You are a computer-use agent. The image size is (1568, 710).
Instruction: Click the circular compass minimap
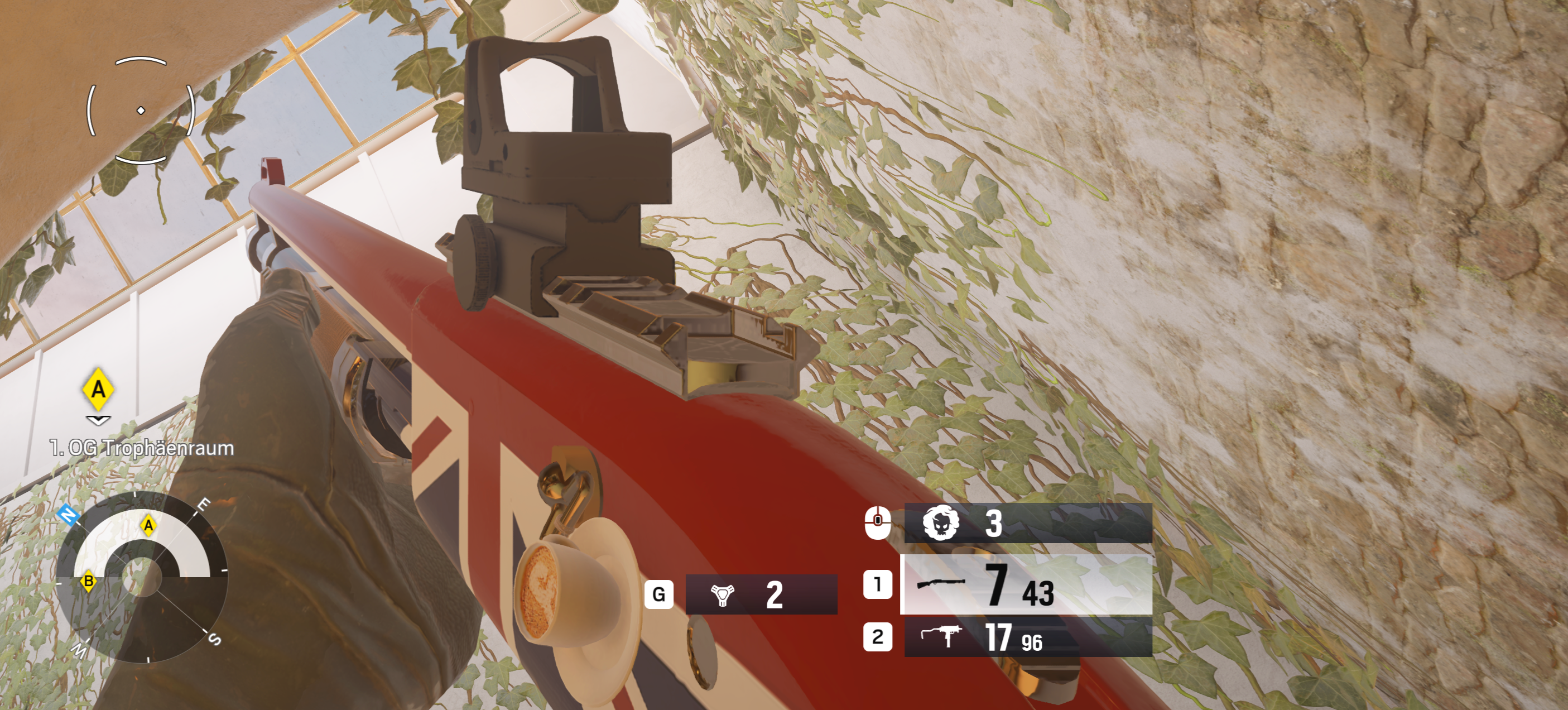(x=142, y=576)
